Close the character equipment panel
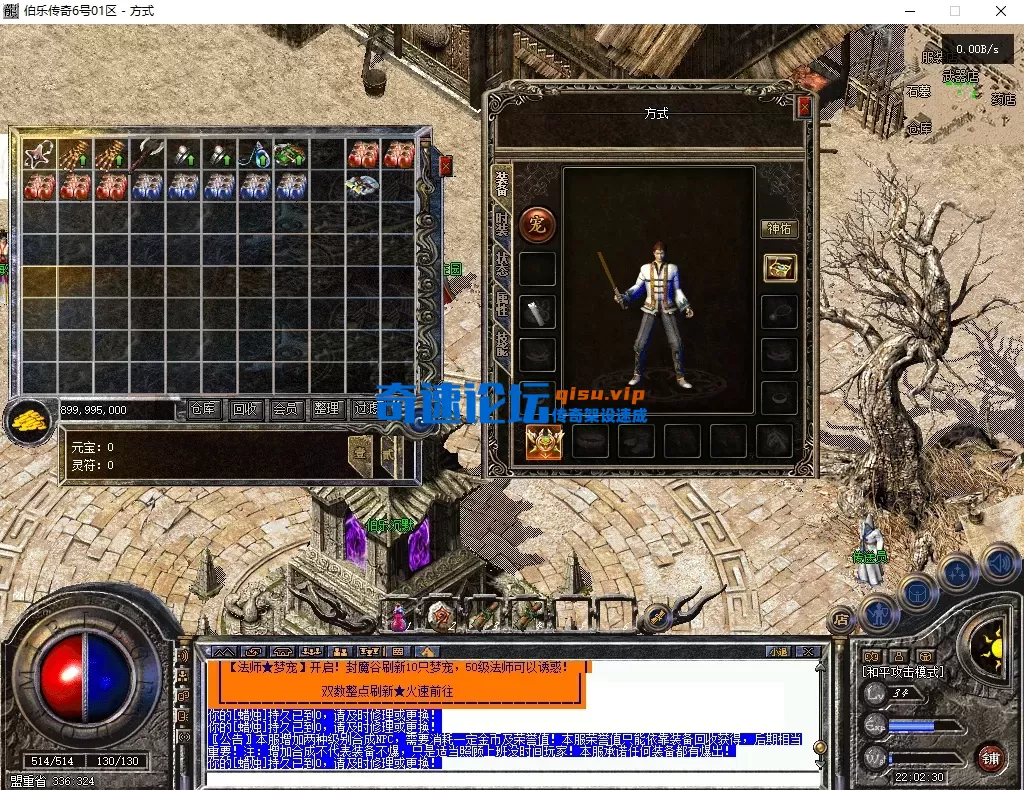1024x790 pixels. click(x=804, y=107)
